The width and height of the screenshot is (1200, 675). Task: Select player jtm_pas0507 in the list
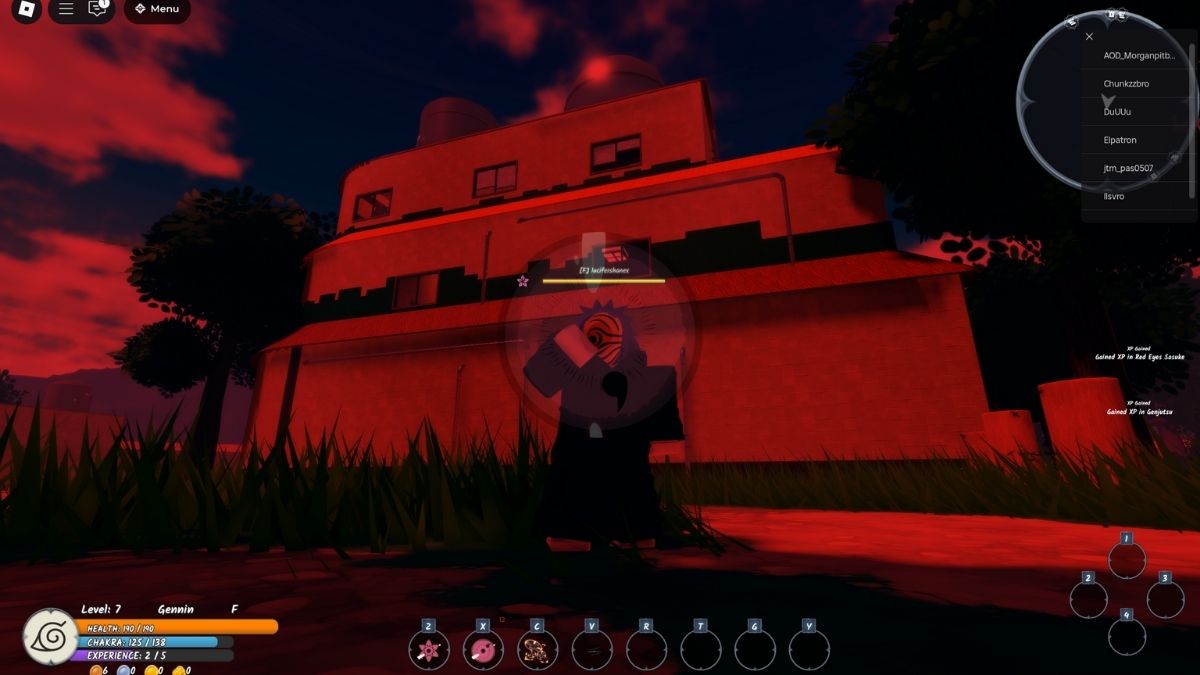pos(1128,168)
